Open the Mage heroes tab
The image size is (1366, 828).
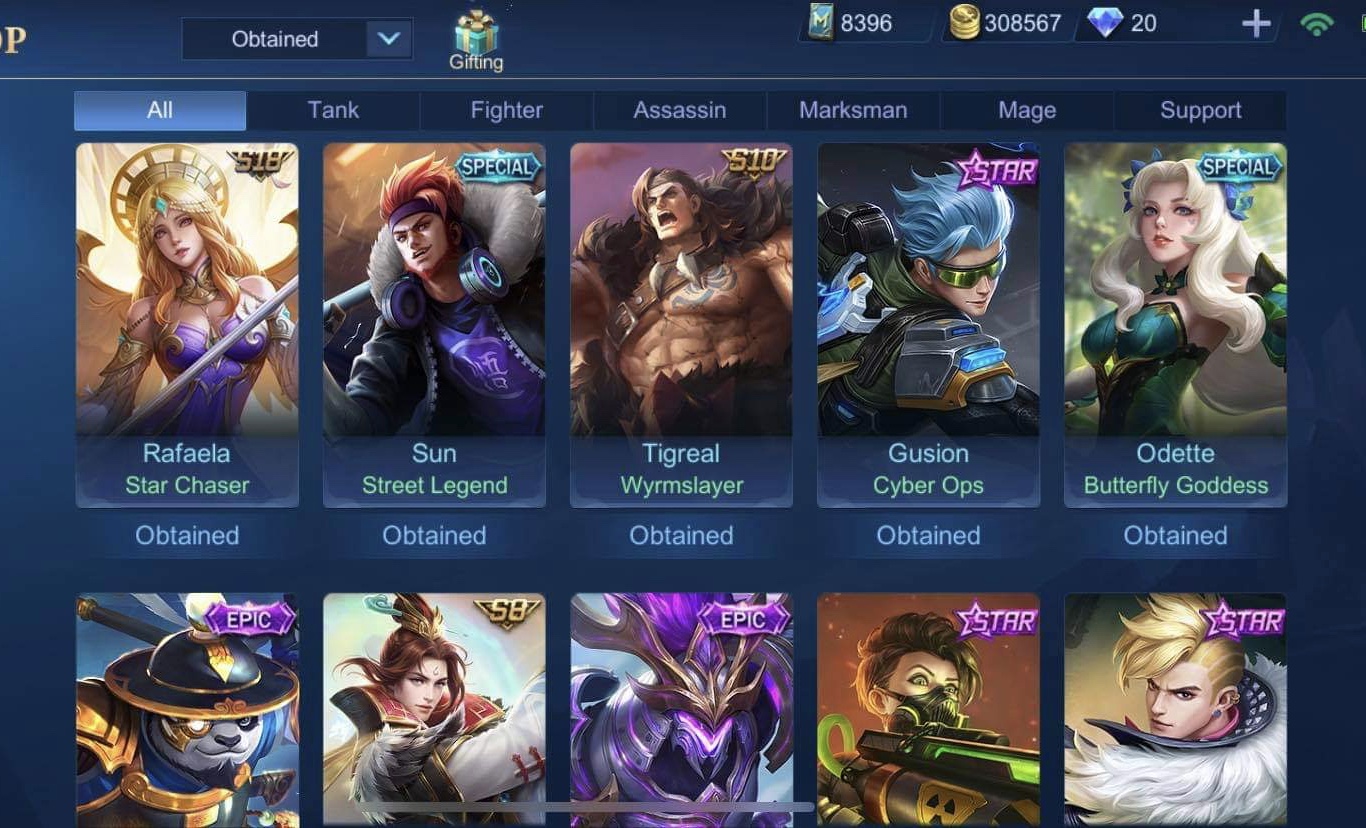(1027, 110)
